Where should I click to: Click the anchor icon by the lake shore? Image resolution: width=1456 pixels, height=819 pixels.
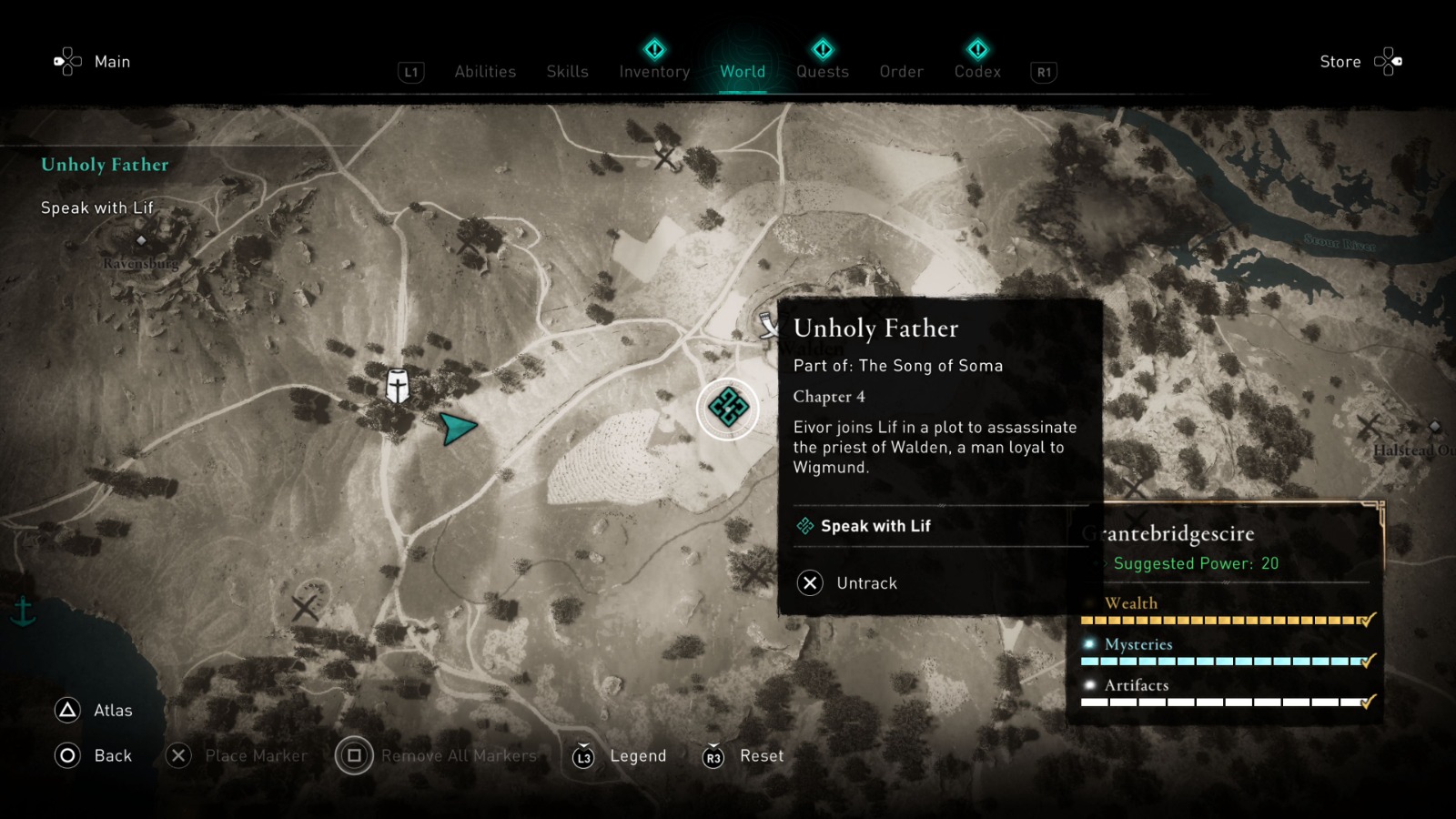[22, 612]
